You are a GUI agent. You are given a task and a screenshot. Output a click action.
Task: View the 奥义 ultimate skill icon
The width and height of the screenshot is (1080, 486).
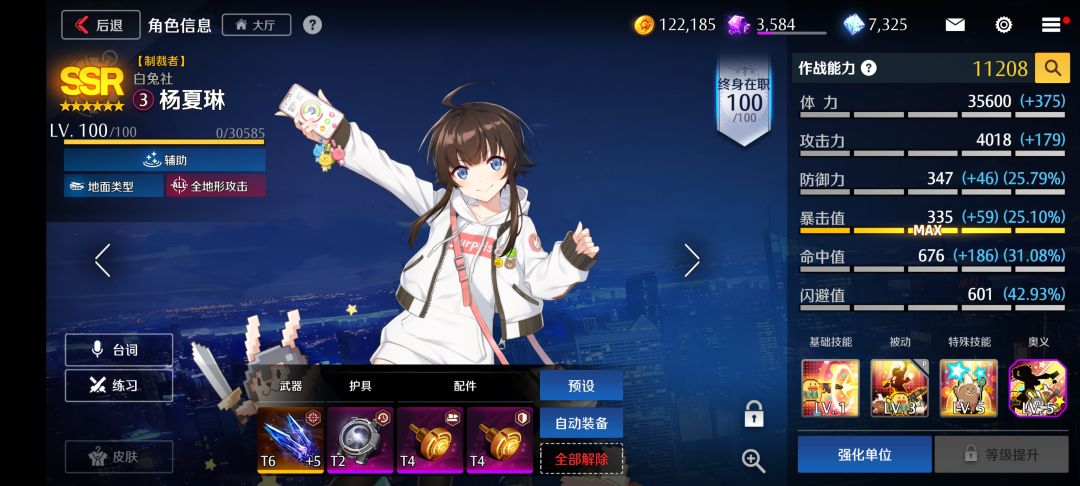point(1037,388)
